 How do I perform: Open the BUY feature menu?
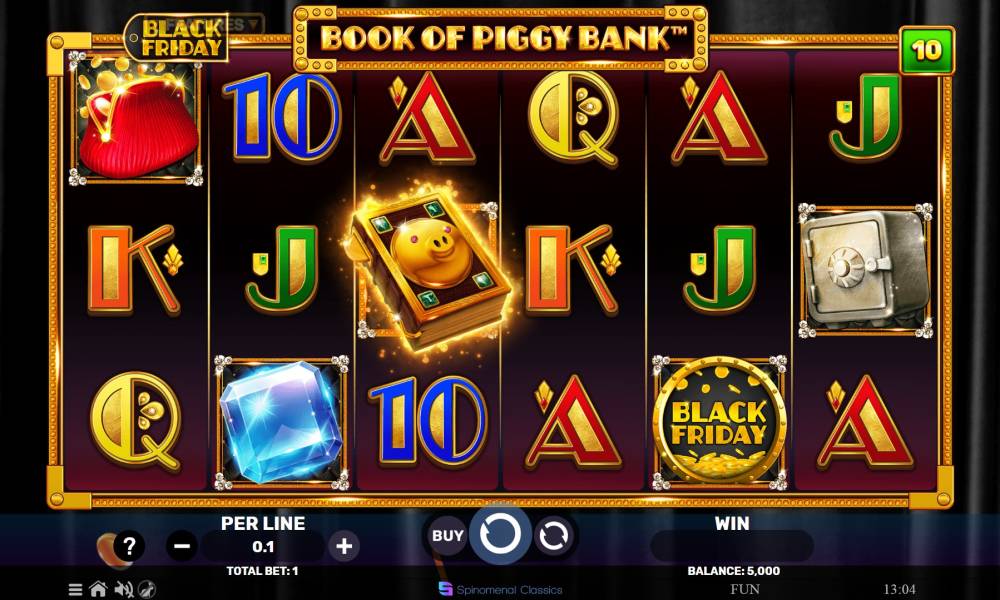448,535
